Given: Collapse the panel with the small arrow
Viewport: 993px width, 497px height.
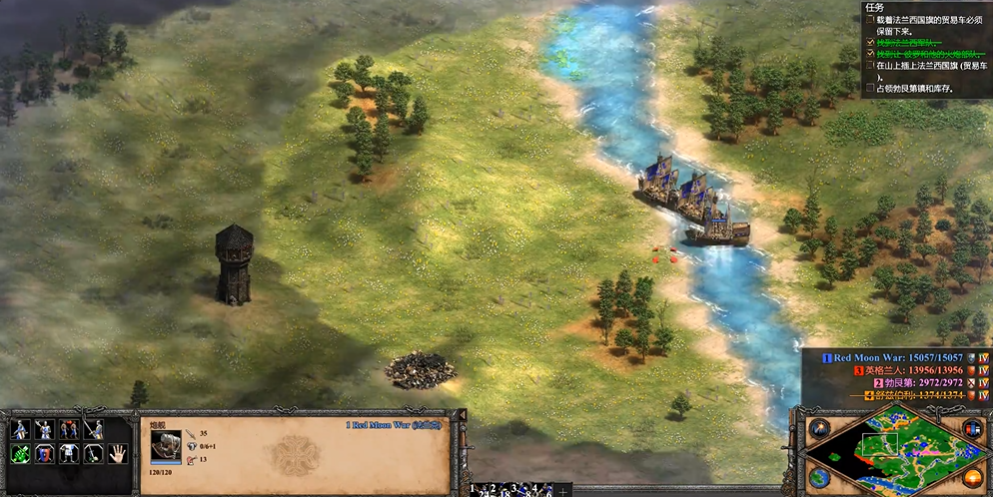Looking at the screenshot, I should pos(462,415).
